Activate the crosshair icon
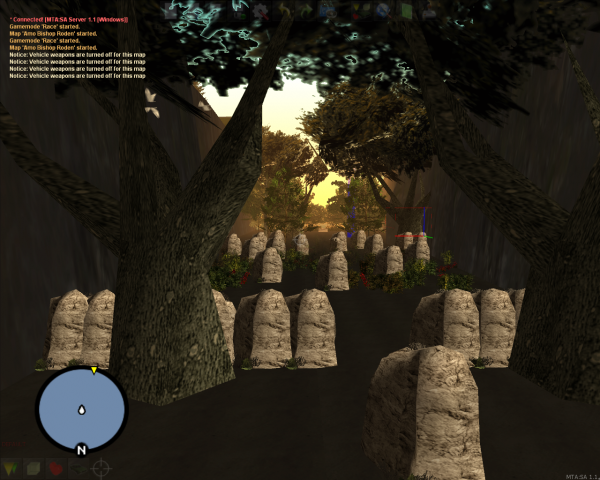600x480 pixels. tap(102, 468)
